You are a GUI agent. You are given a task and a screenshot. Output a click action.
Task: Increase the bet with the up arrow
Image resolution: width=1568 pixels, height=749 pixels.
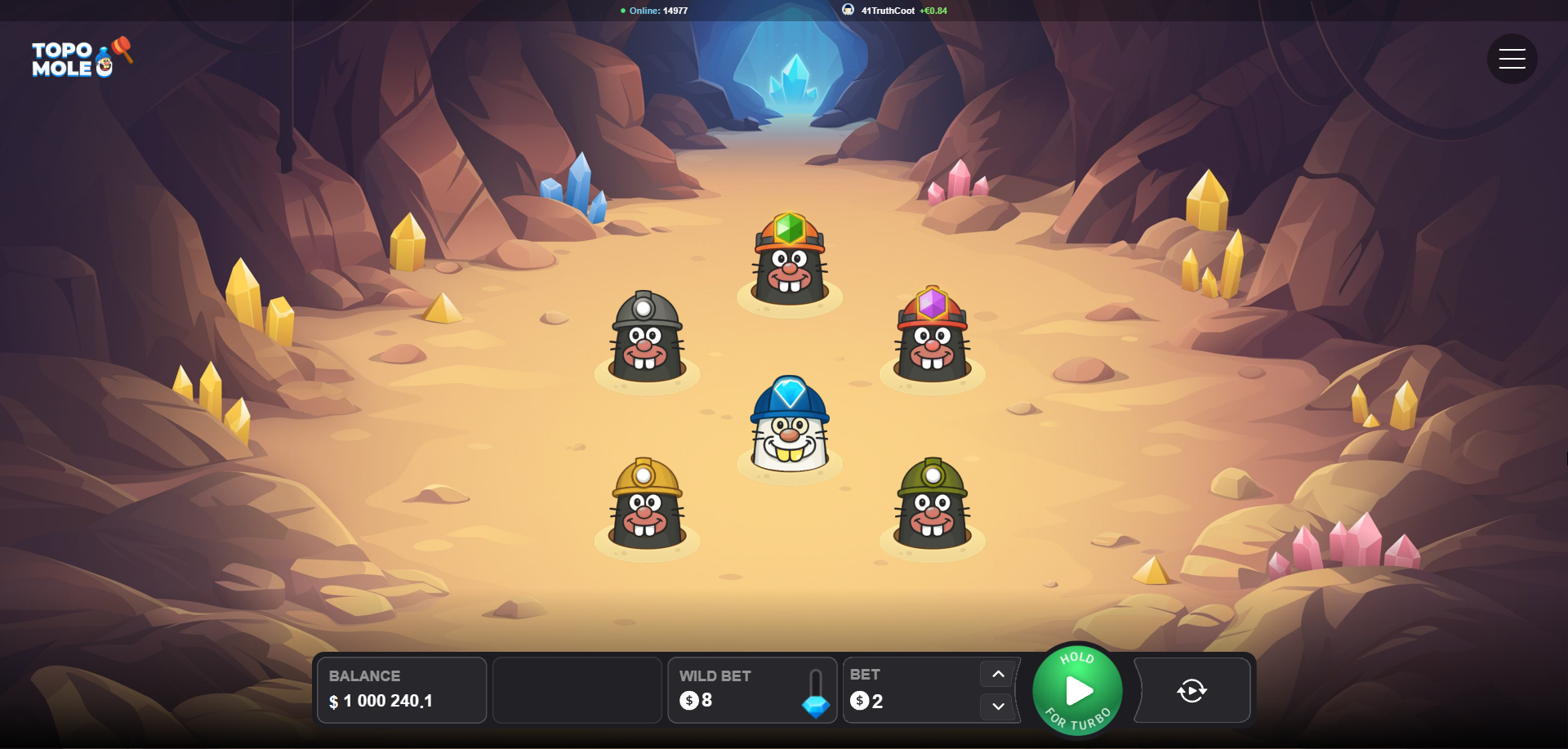pos(998,675)
